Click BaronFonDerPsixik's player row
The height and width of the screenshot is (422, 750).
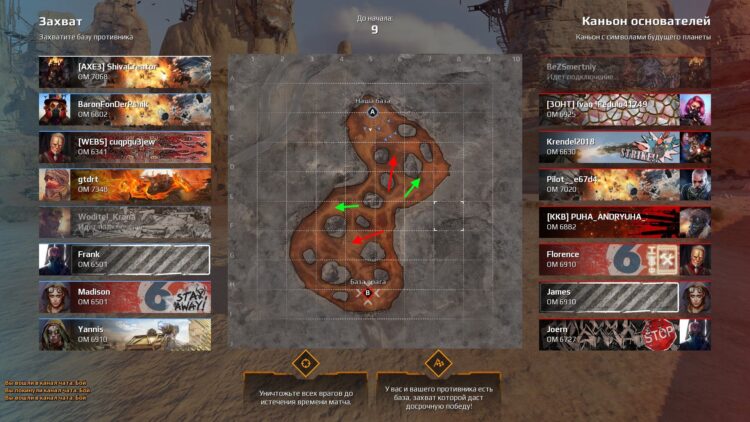tap(125, 108)
